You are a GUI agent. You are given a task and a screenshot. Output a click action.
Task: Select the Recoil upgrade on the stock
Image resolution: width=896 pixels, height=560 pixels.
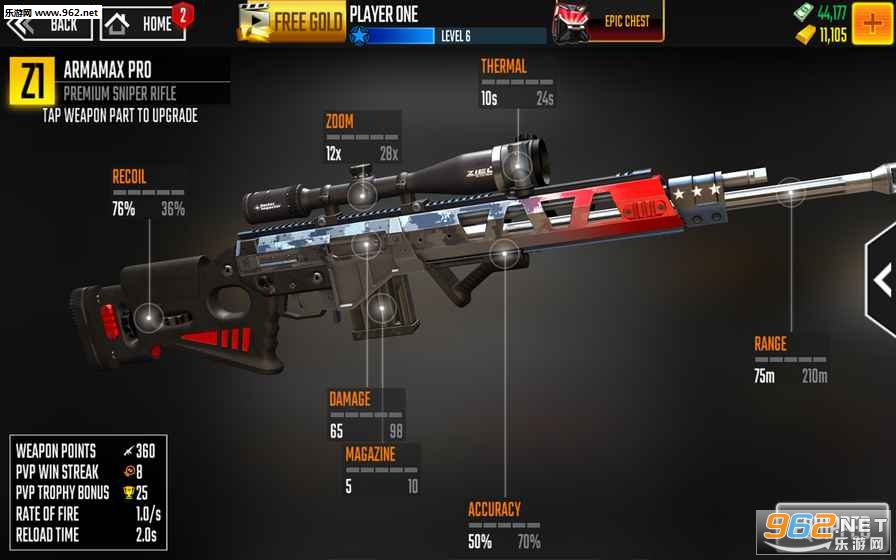[x=149, y=318]
